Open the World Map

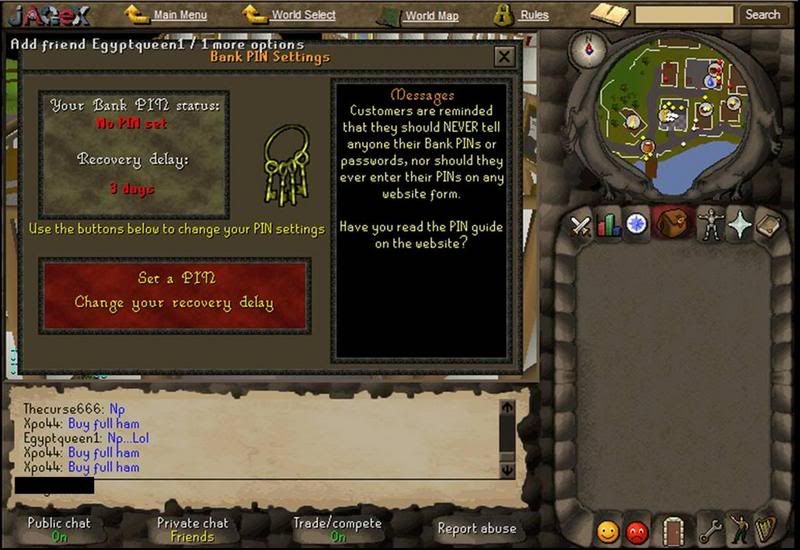(432, 16)
